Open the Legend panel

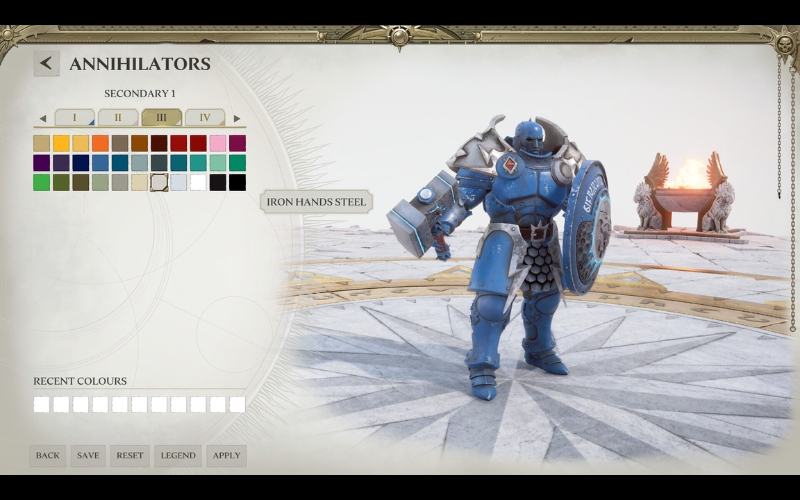click(178, 456)
